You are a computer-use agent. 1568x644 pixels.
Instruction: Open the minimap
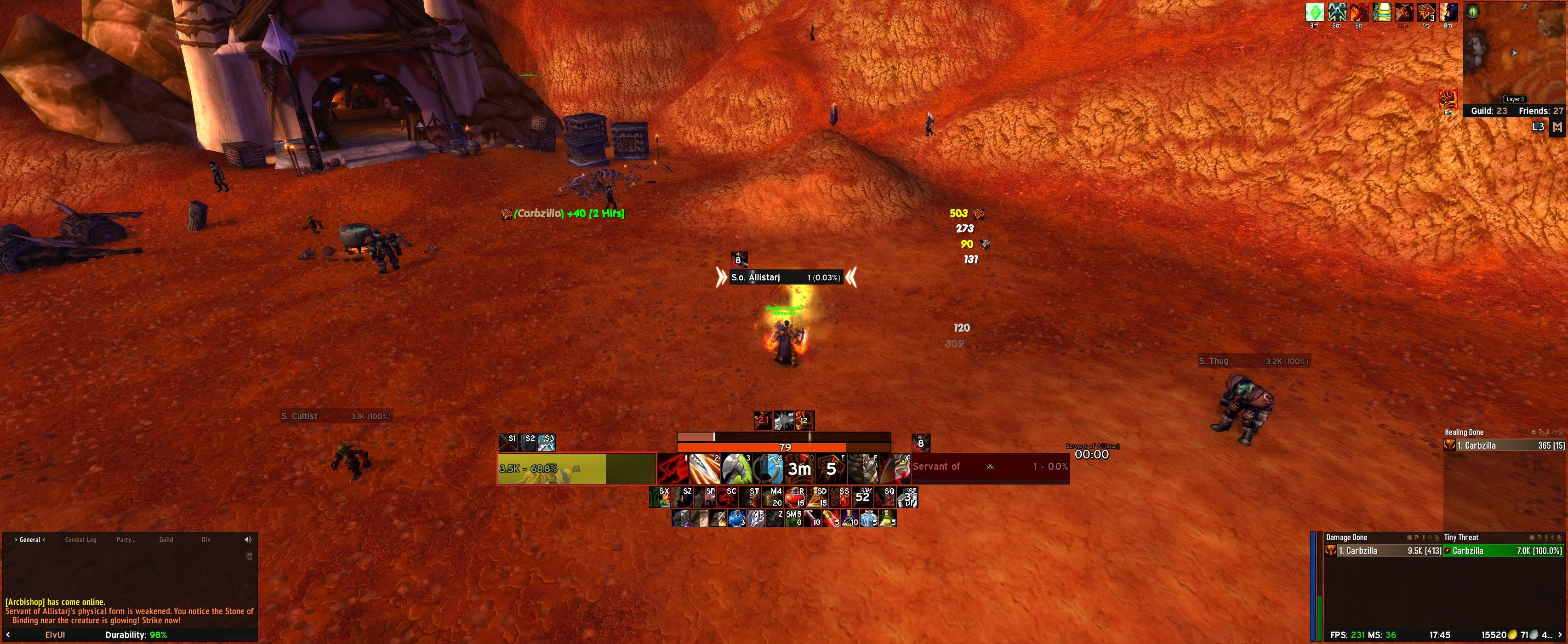[x=1514, y=54]
